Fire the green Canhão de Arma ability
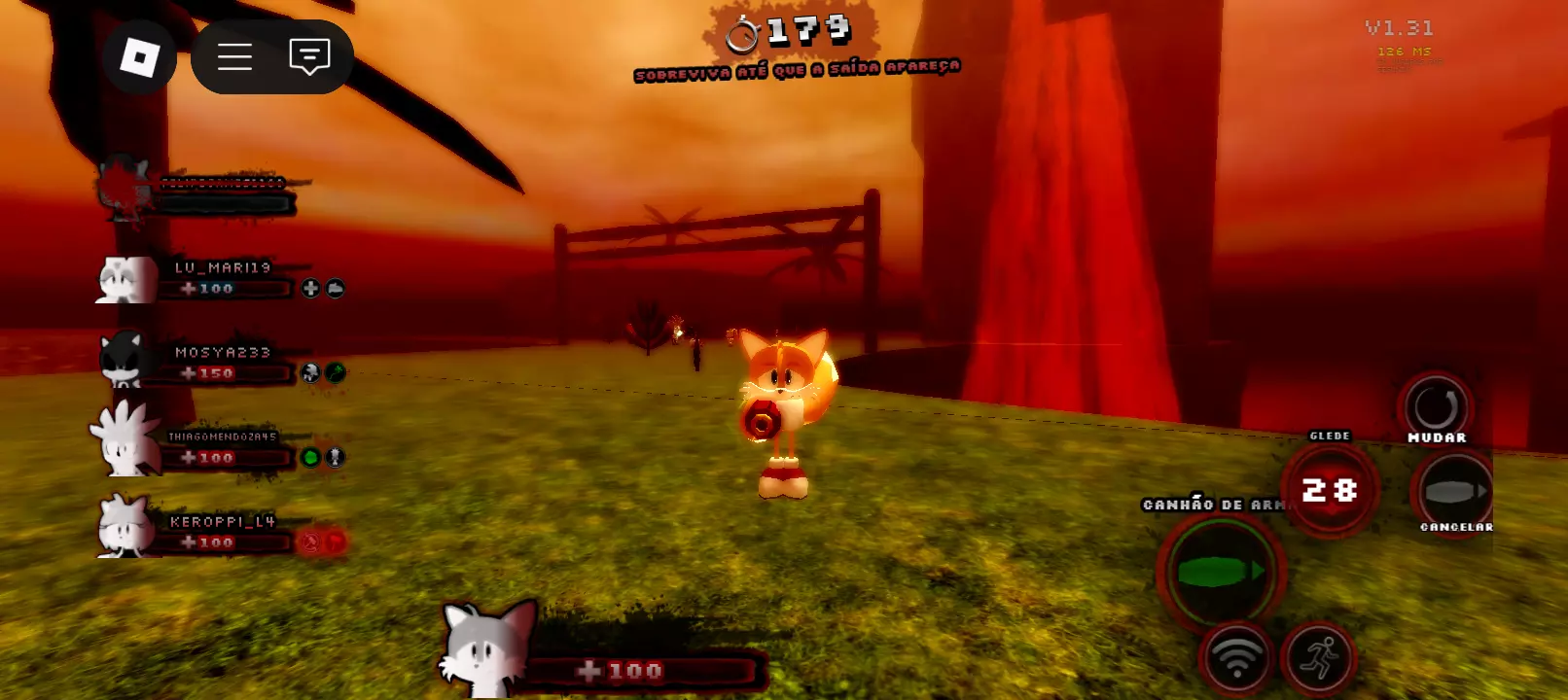Viewport: 1568px width, 700px height. tap(1222, 572)
